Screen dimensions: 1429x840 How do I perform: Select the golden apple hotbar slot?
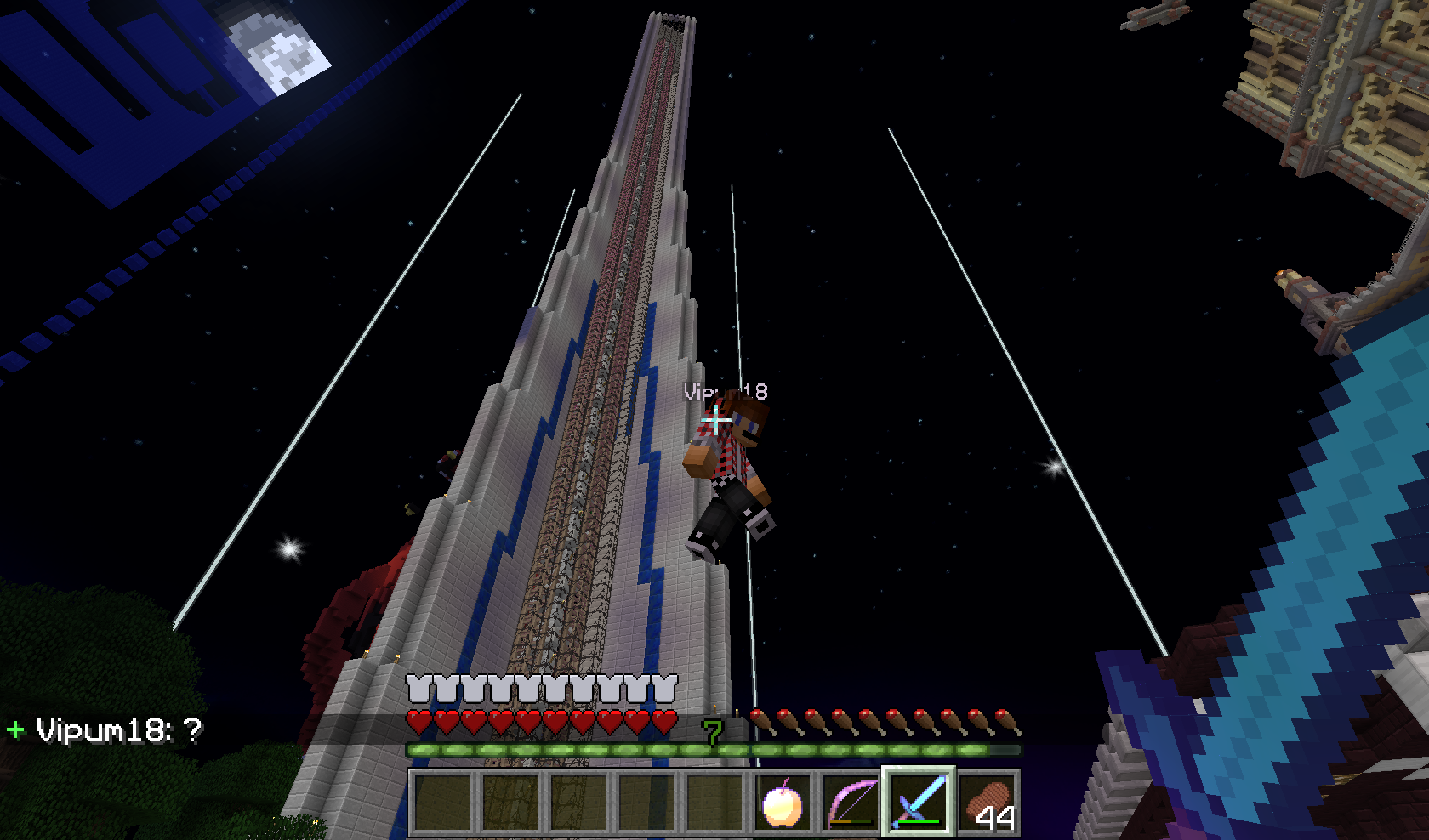pos(783,802)
